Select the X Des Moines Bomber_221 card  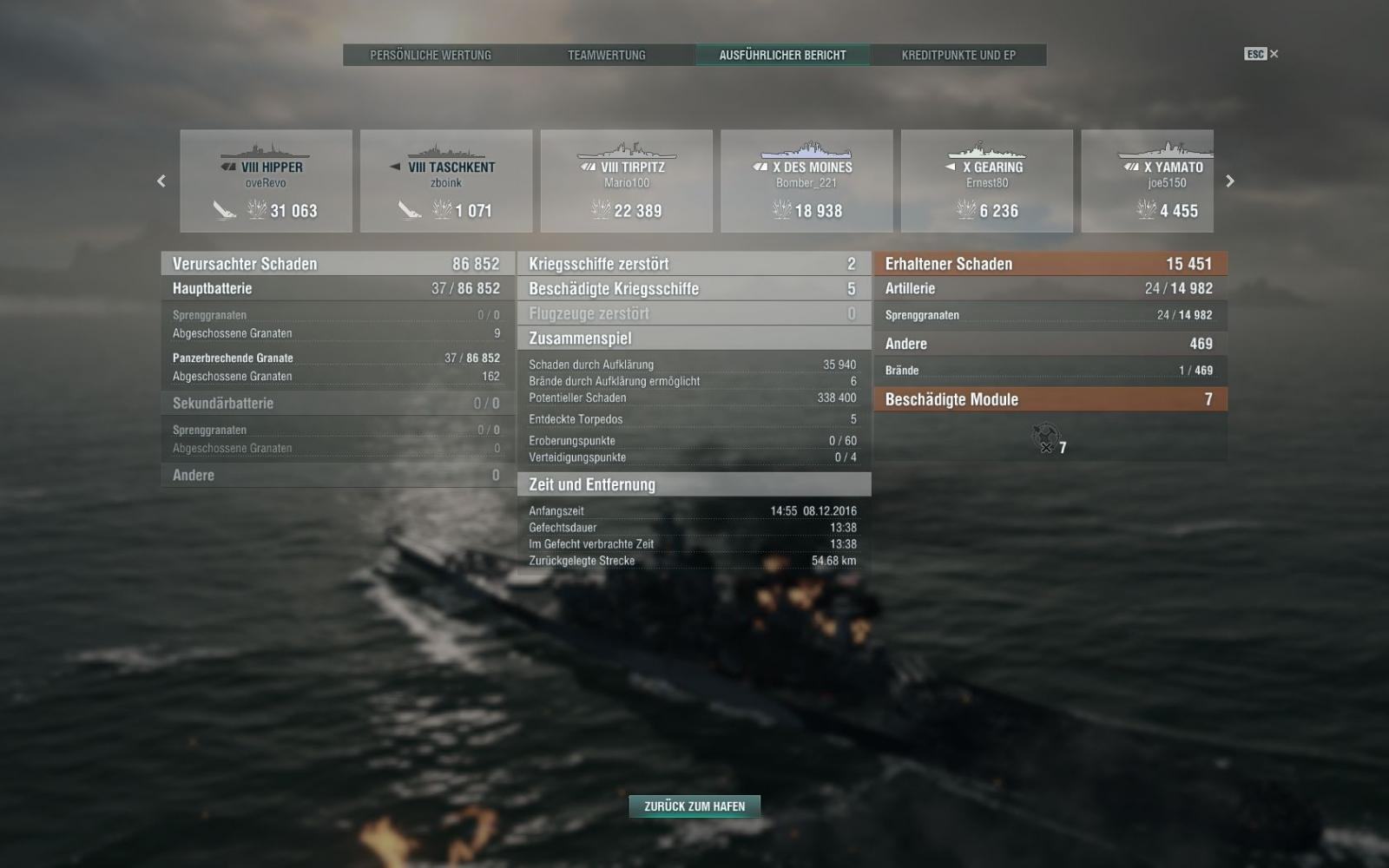coord(806,181)
